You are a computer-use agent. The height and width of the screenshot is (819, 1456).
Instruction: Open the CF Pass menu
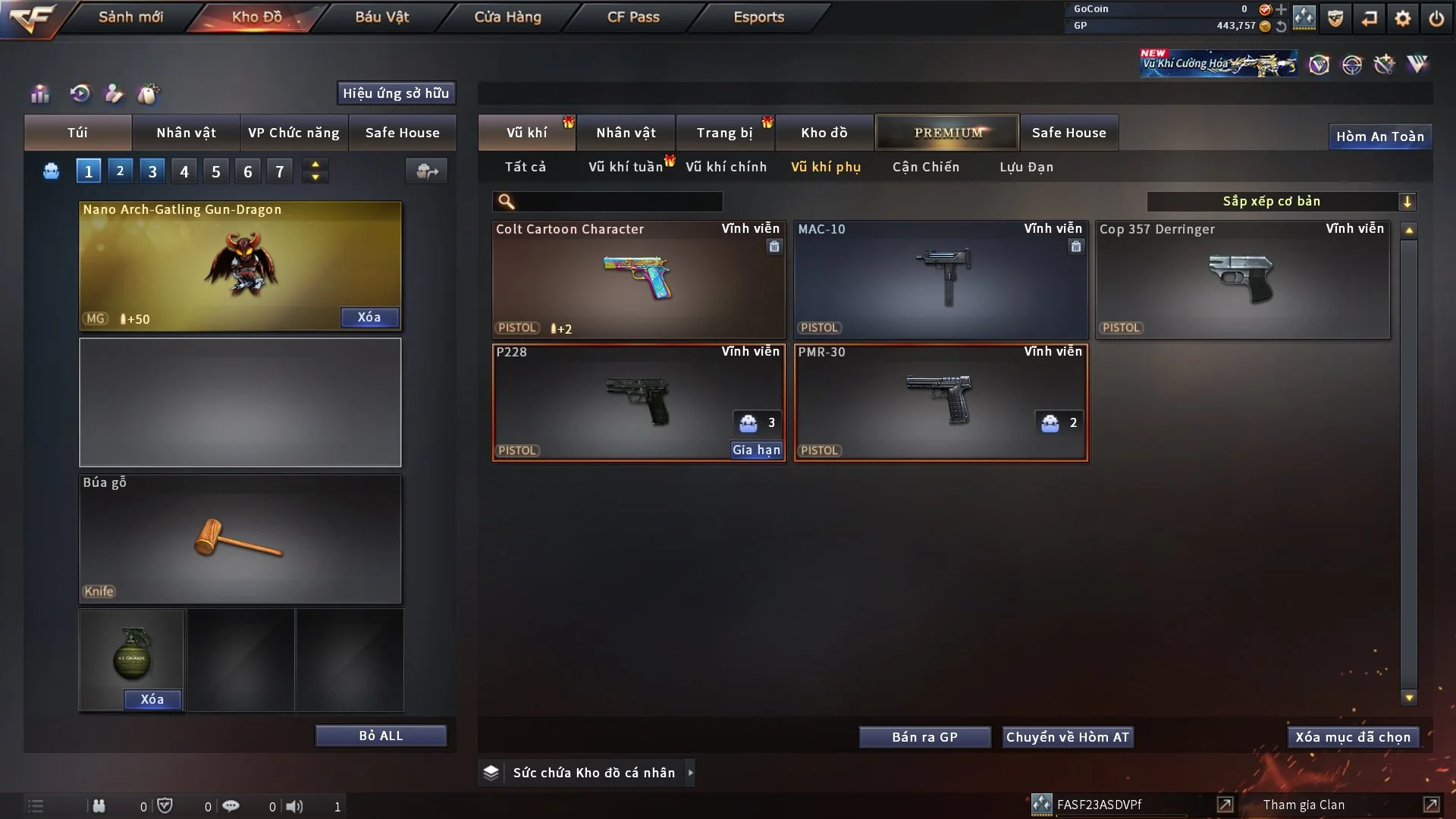[633, 17]
